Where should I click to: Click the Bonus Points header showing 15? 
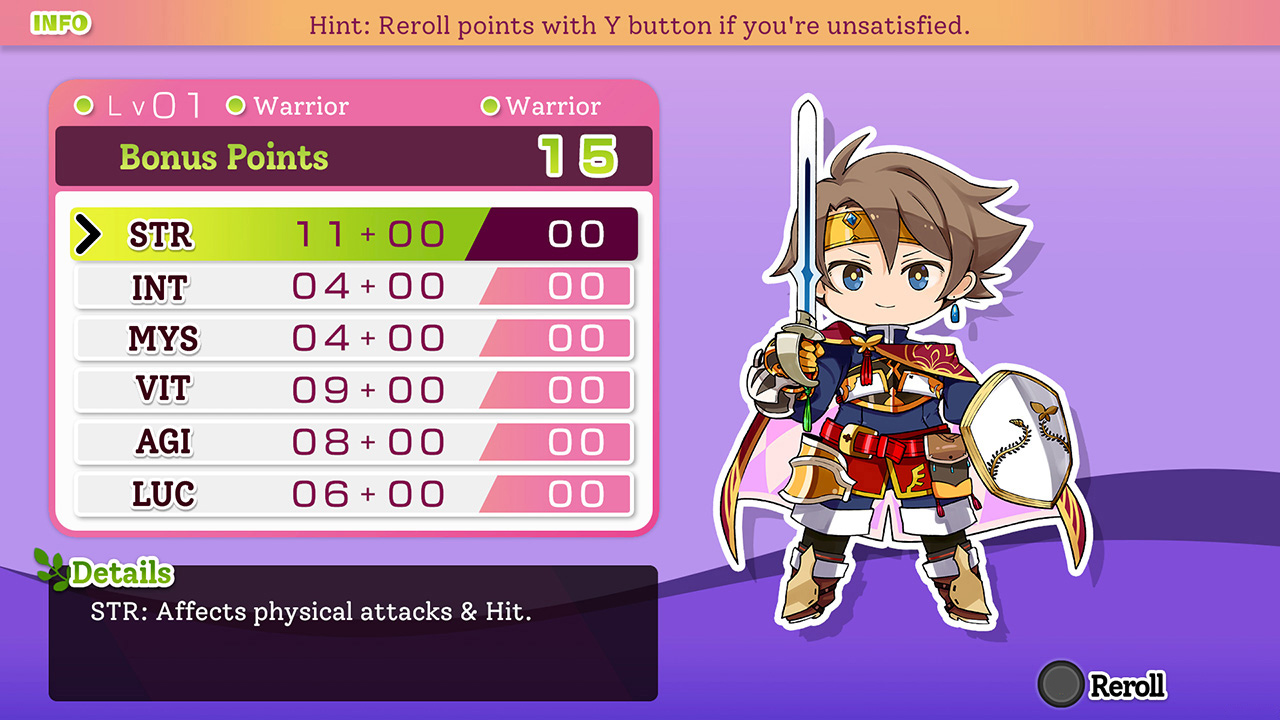coord(353,156)
